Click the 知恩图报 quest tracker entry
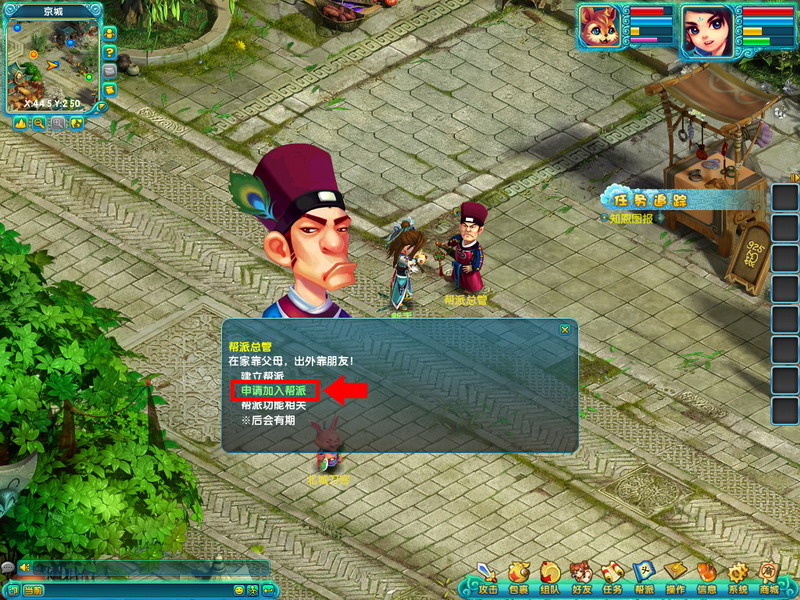Image resolution: width=800 pixels, height=600 pixels. tap(631, 219)
